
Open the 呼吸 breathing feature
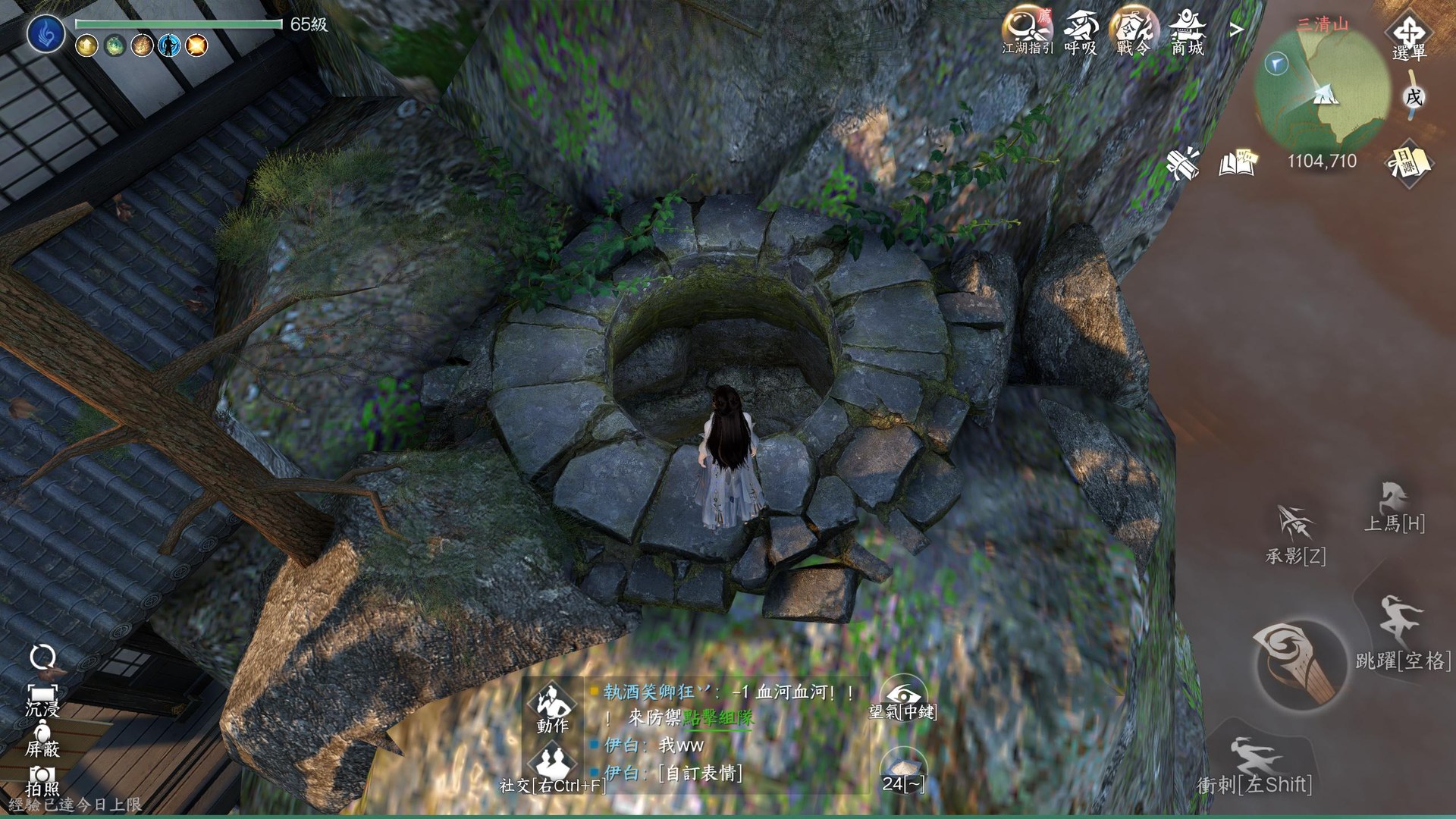tap(1081, 30)
